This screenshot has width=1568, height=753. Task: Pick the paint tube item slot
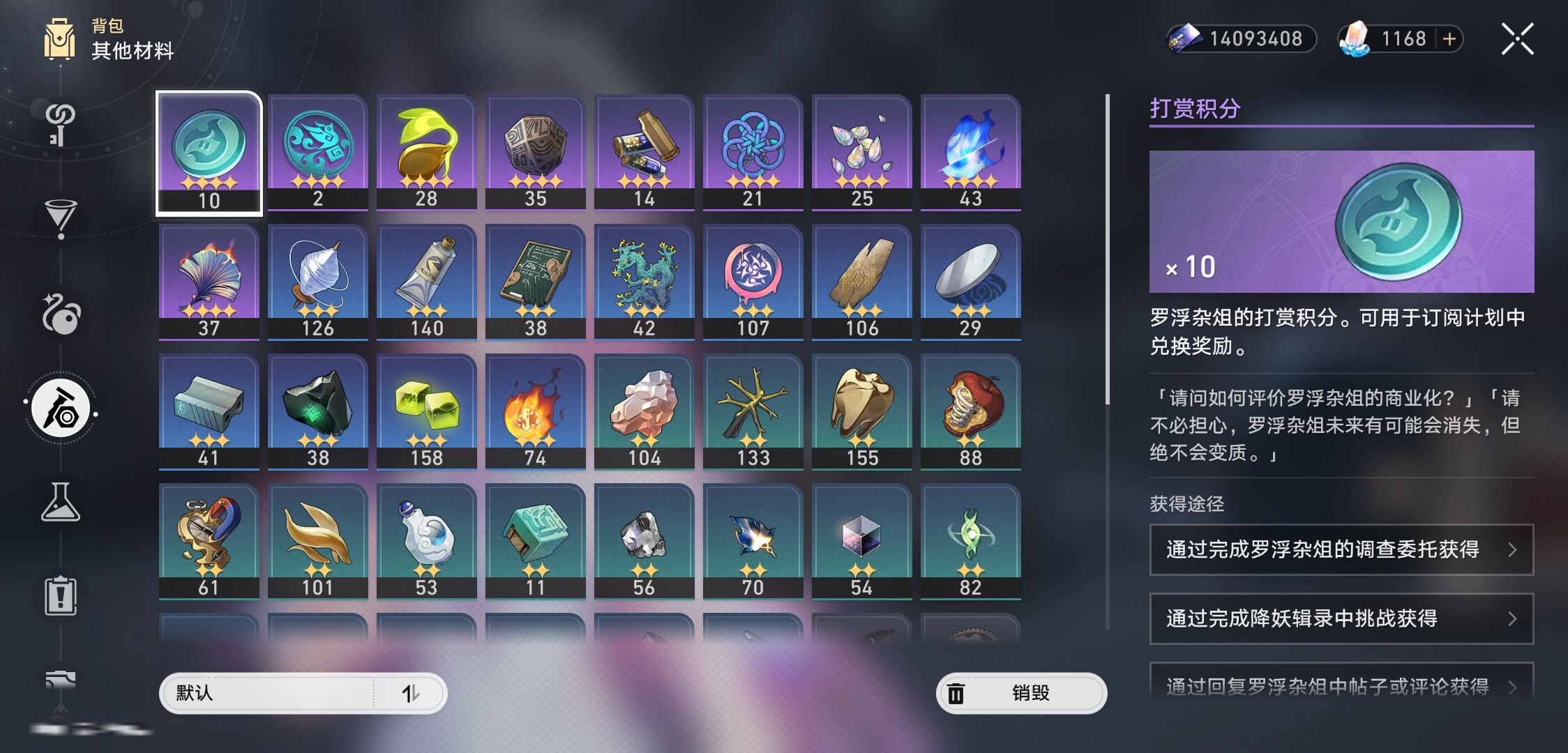click(x=426, y=281)
